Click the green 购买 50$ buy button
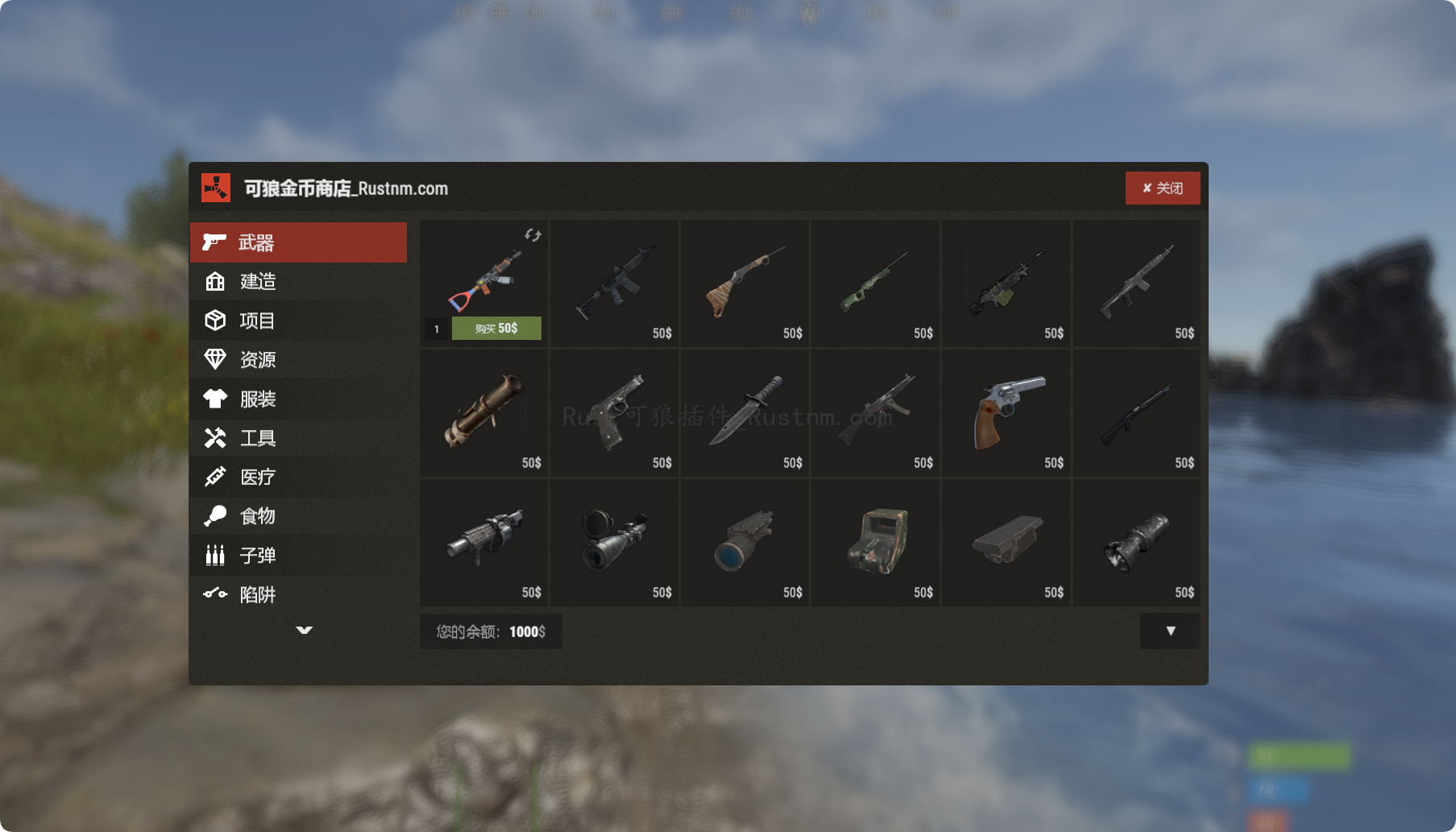1456x832 pixels. point(497,328)
